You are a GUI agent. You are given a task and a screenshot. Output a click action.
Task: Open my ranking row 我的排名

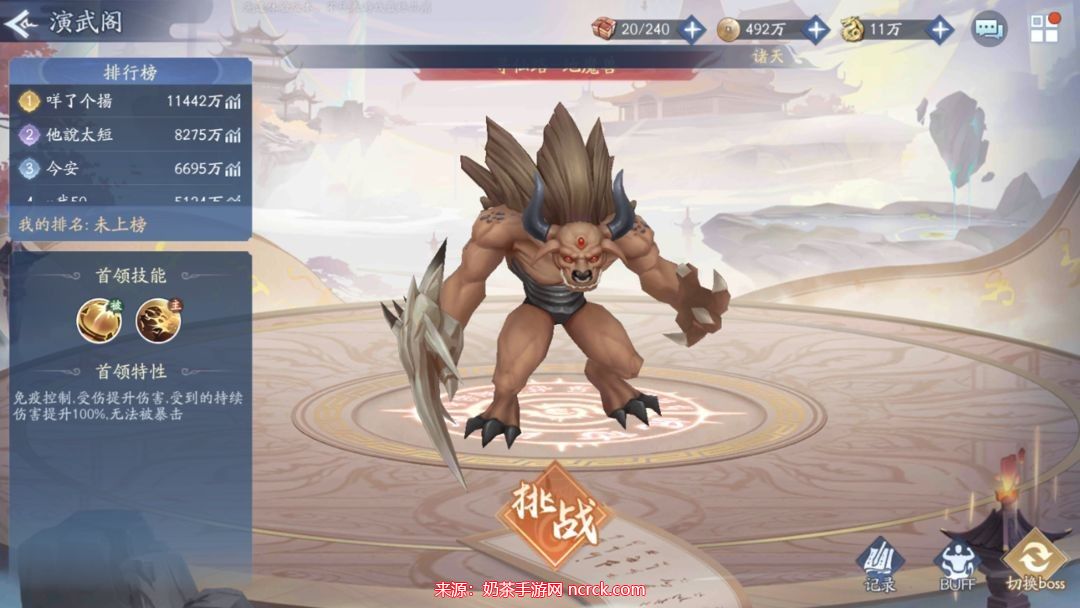(130, 224)
